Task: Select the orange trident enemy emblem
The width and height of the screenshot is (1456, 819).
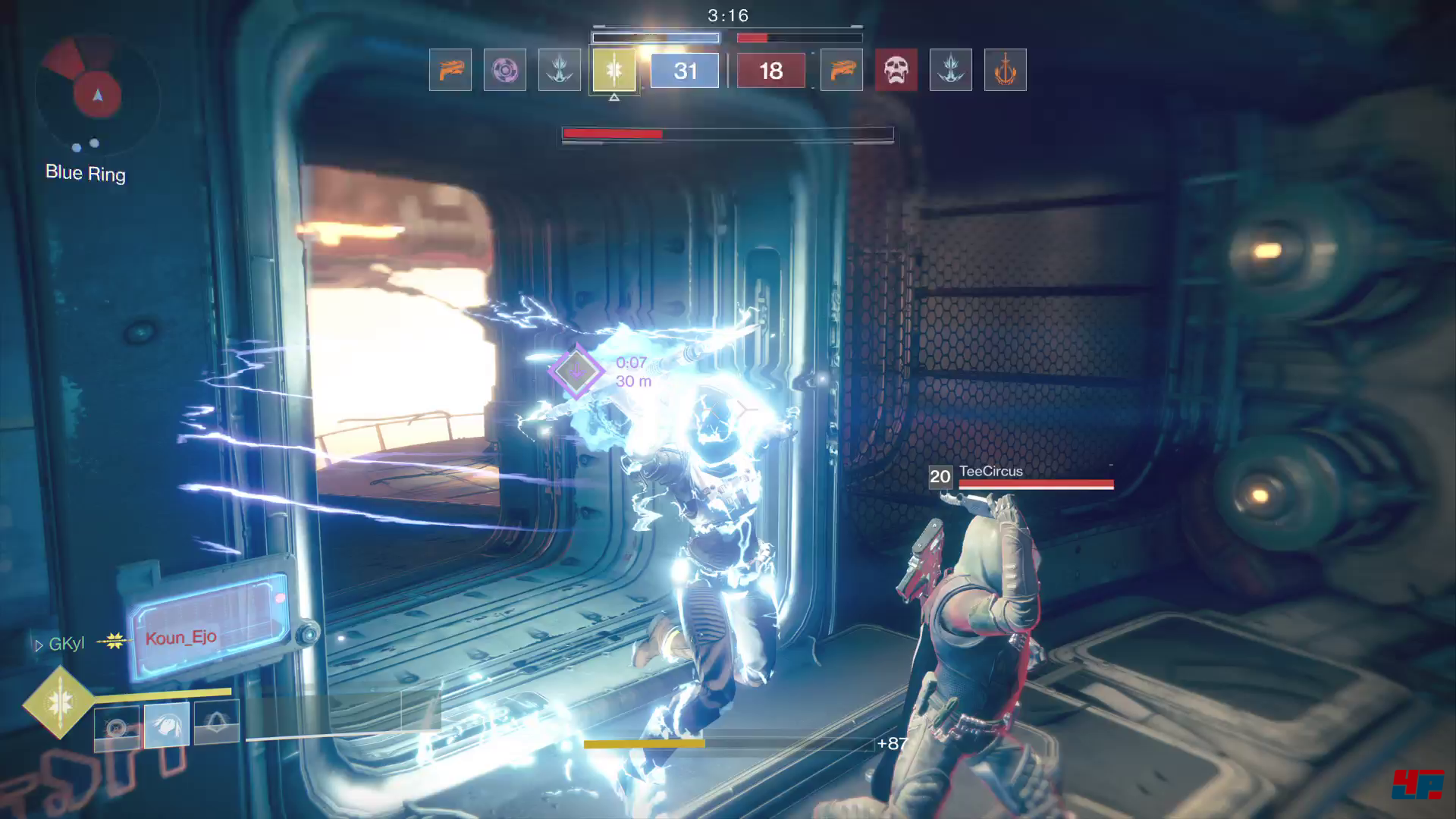Action: tap(1005, 71)
